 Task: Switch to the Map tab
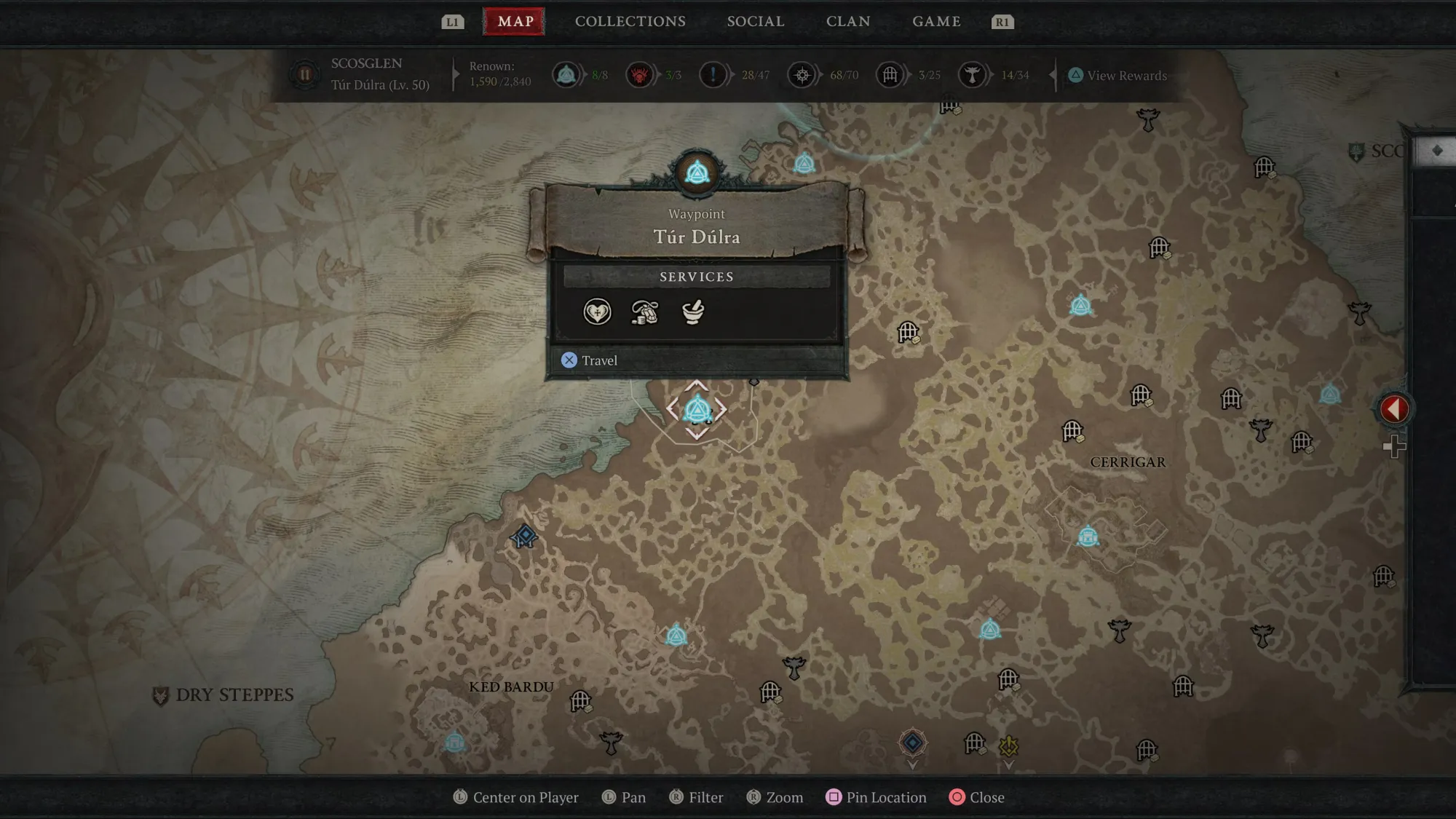[515, 22]
